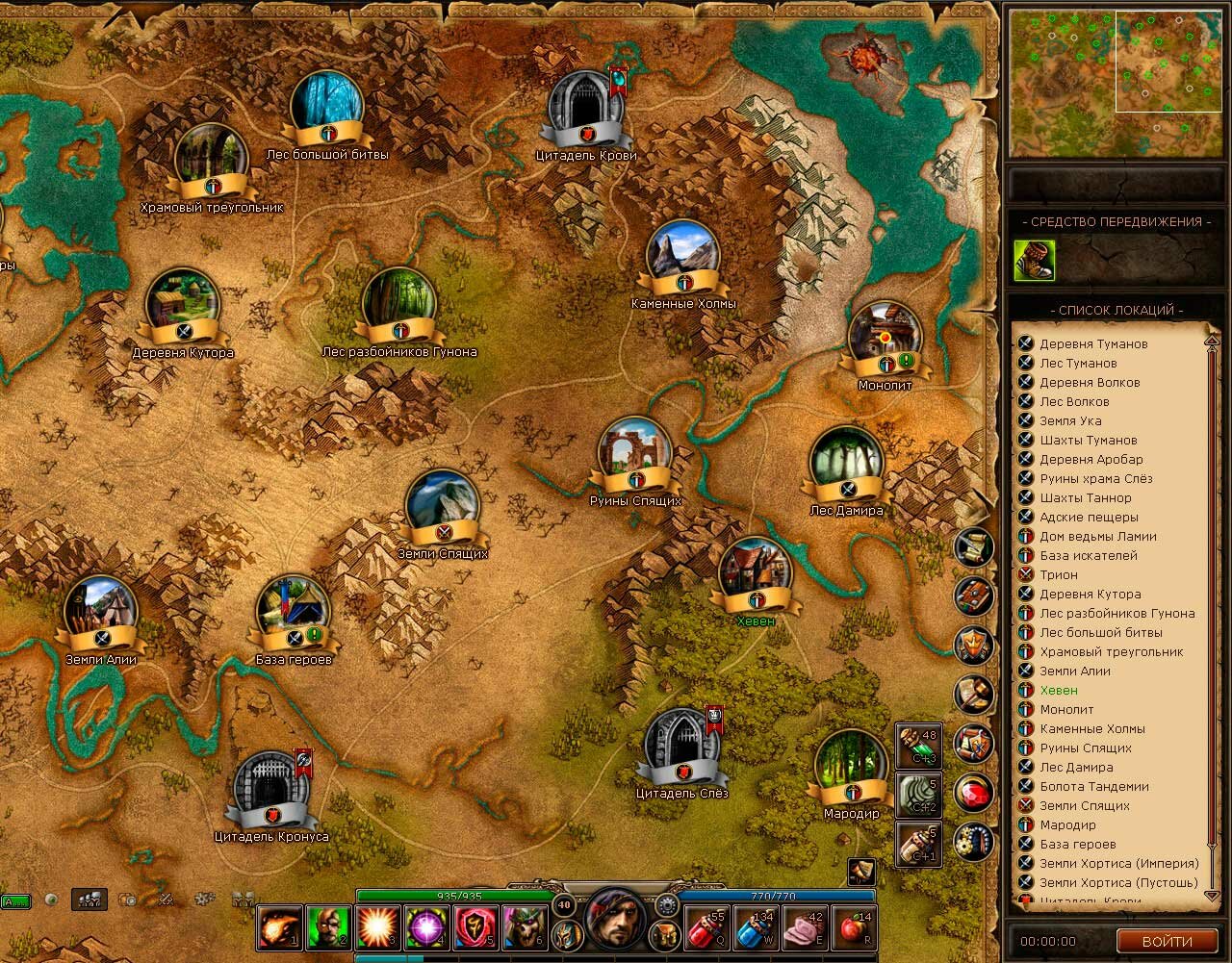Choose the База героев map location
The width and height of the screenshot is (1232, 963).
[294, 615]
